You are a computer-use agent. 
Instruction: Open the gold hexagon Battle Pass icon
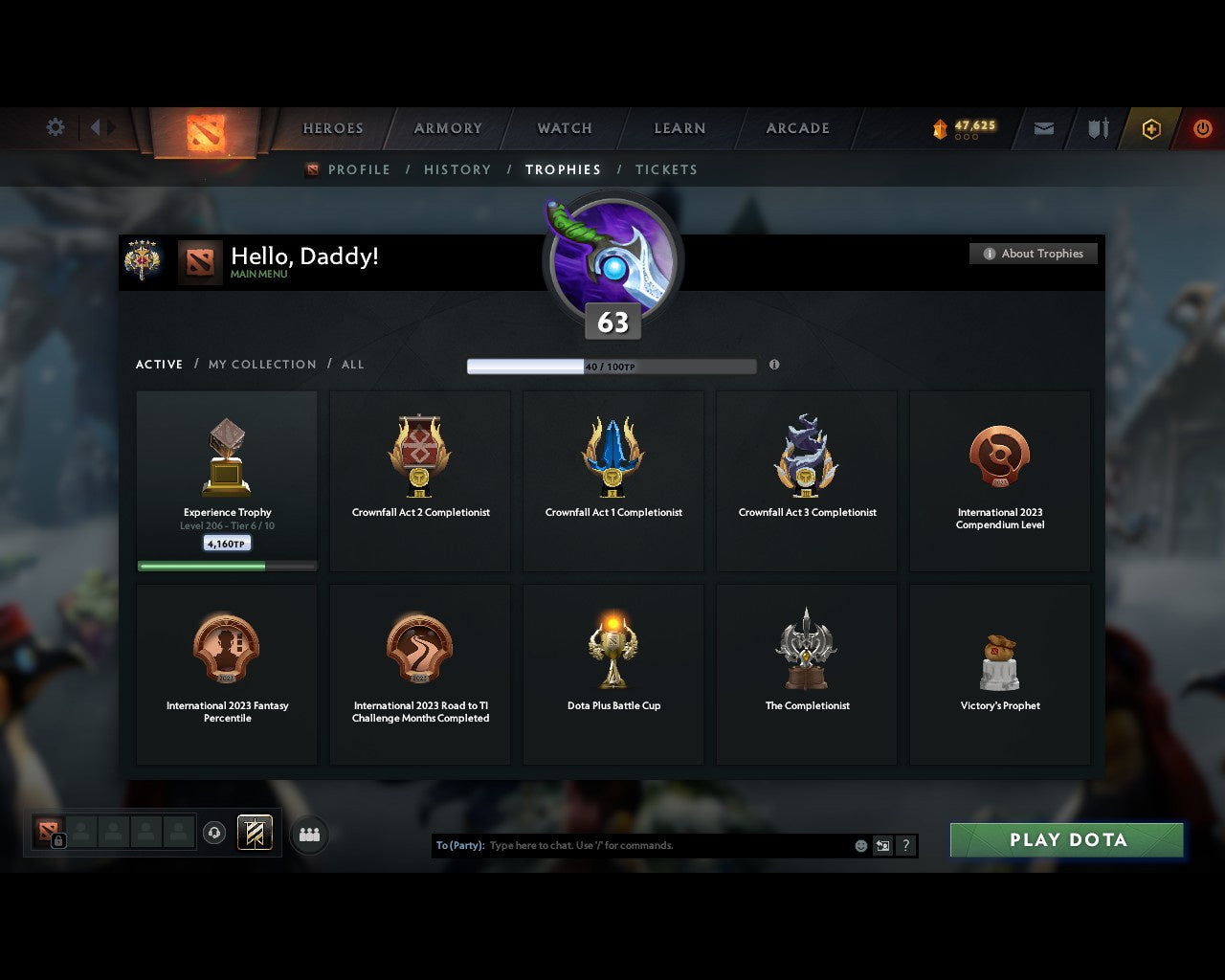pos(1151,127)
